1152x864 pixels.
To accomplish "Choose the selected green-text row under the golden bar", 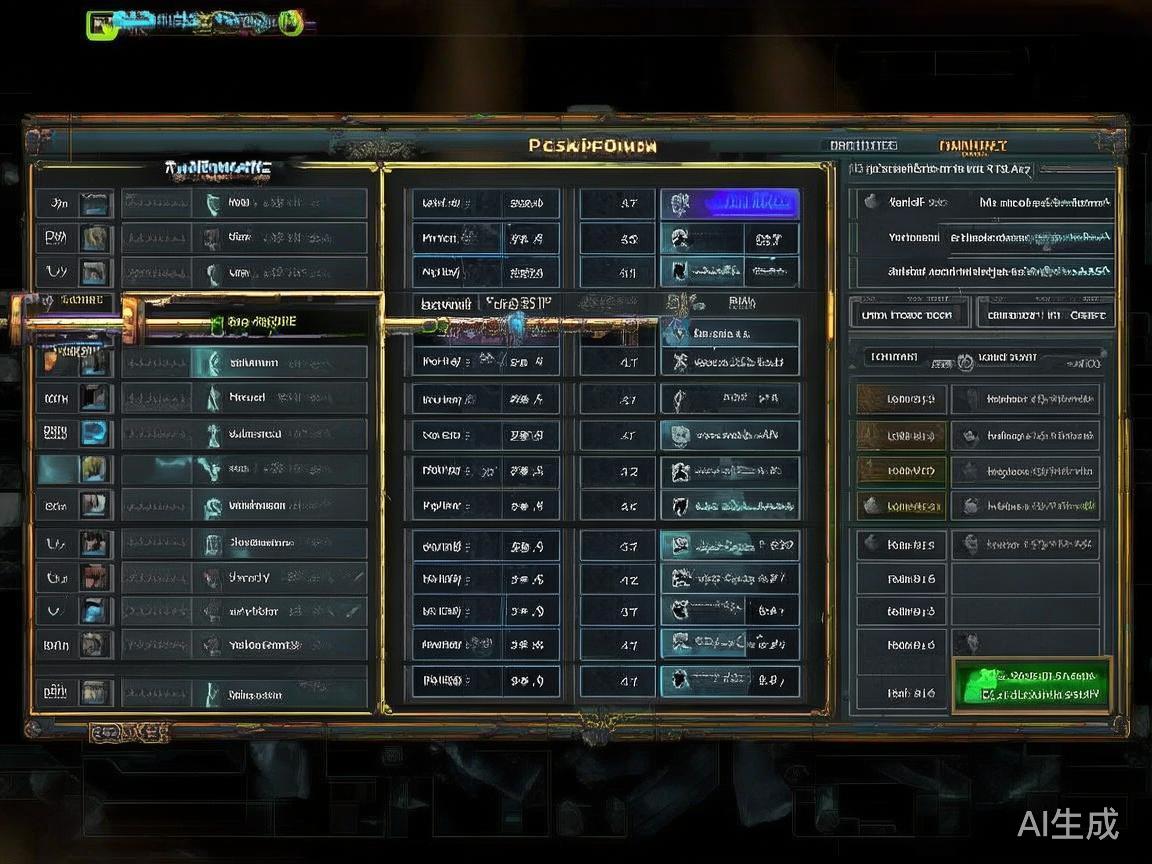I will click(x=262, y=322).
